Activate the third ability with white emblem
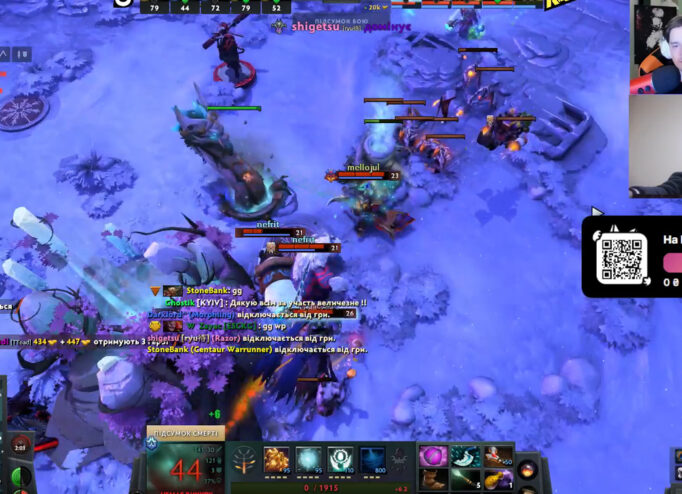Image resolution: width=682 pixels, height=494 pixels. coord(340,460)
